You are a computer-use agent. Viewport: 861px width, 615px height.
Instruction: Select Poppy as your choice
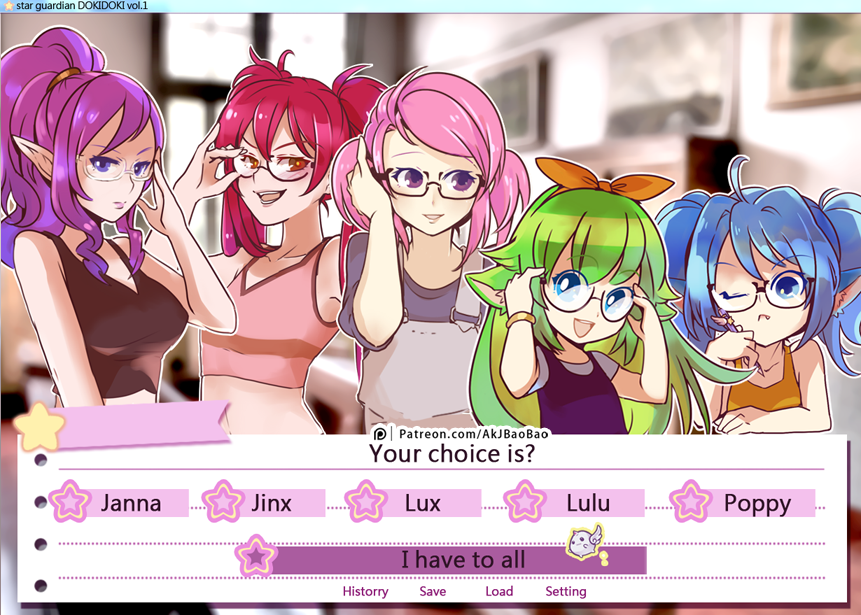pyautogui.click(x=756, y=503)
